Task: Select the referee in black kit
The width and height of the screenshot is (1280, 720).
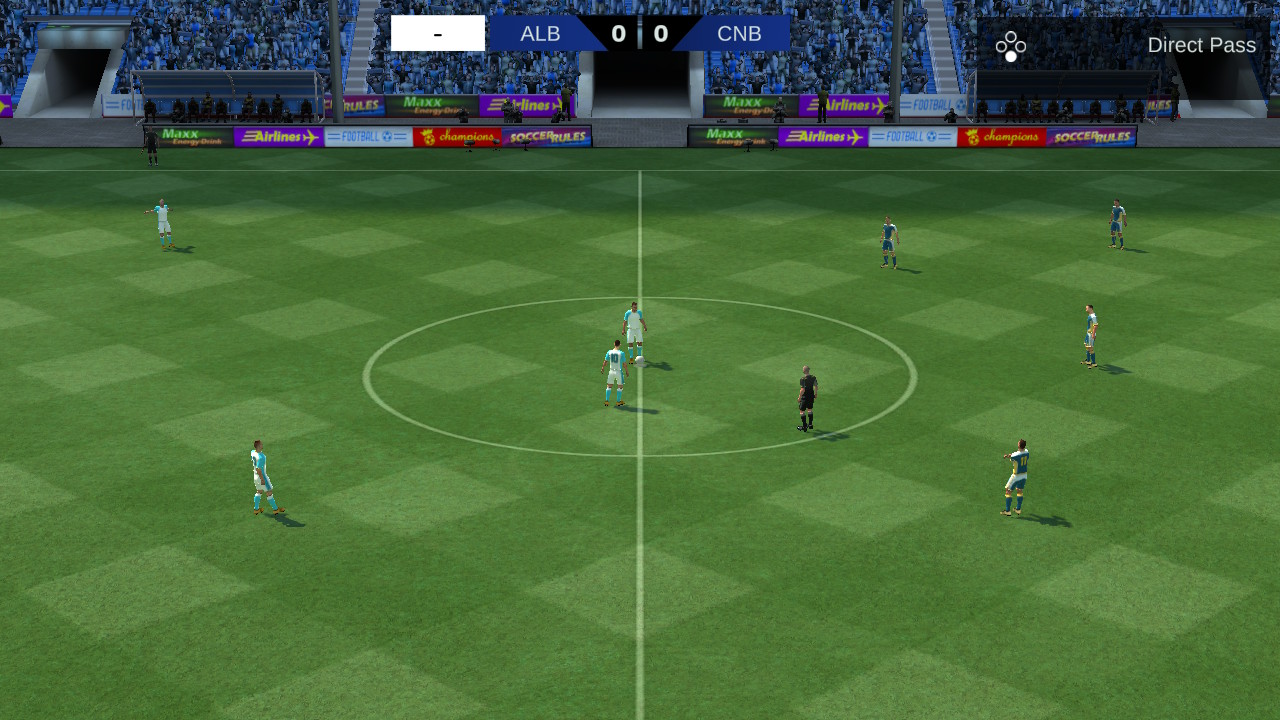Action: point(804,395)
